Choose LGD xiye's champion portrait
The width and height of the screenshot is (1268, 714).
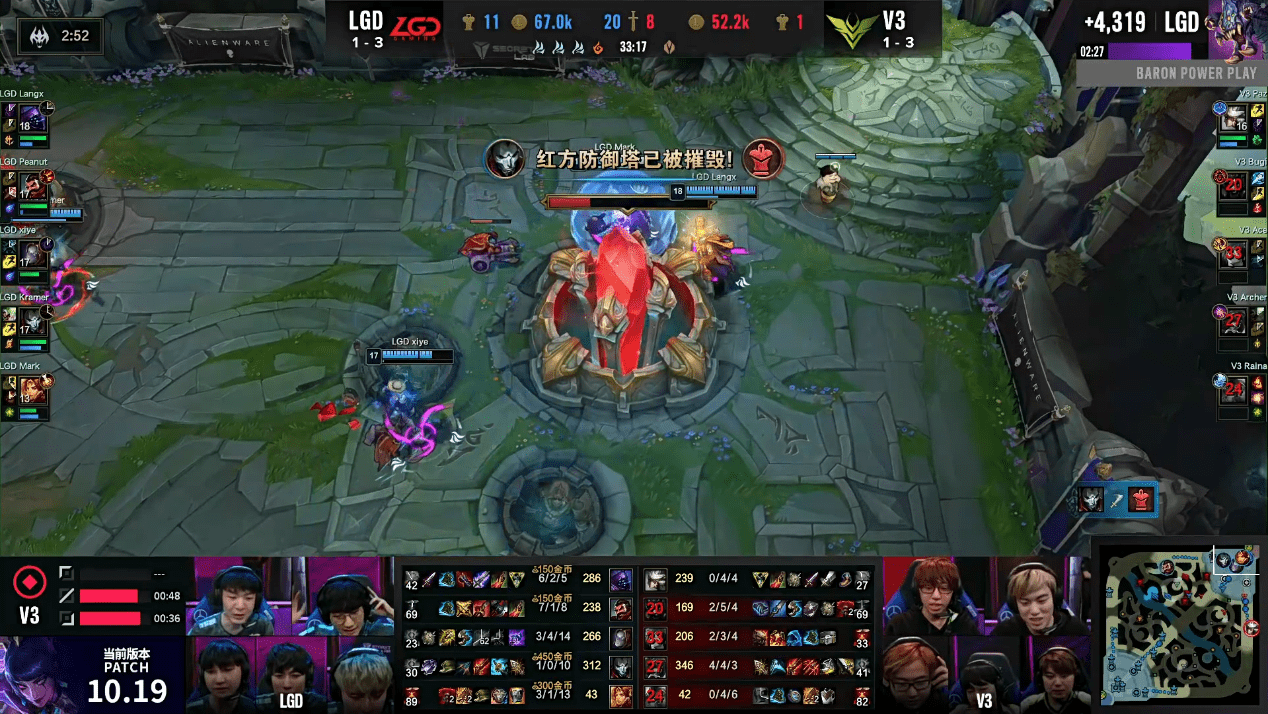click(33, 255)
